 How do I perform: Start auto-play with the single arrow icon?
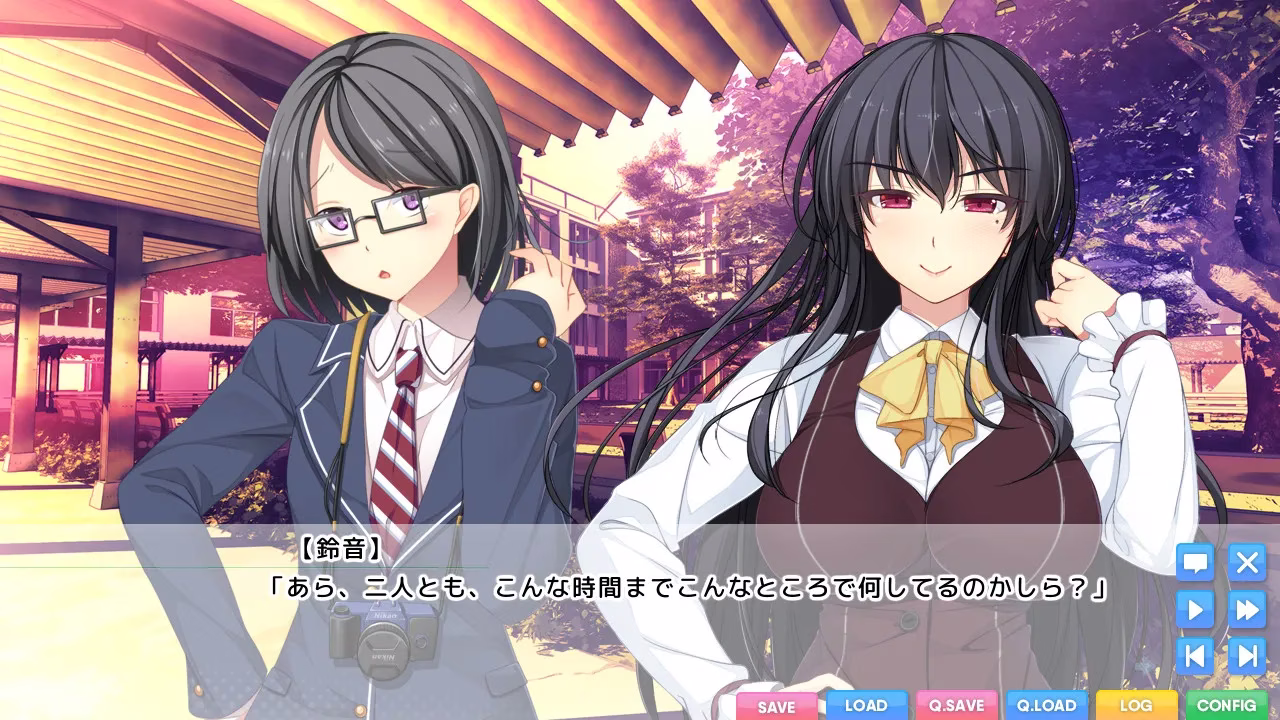point(1195,609)
